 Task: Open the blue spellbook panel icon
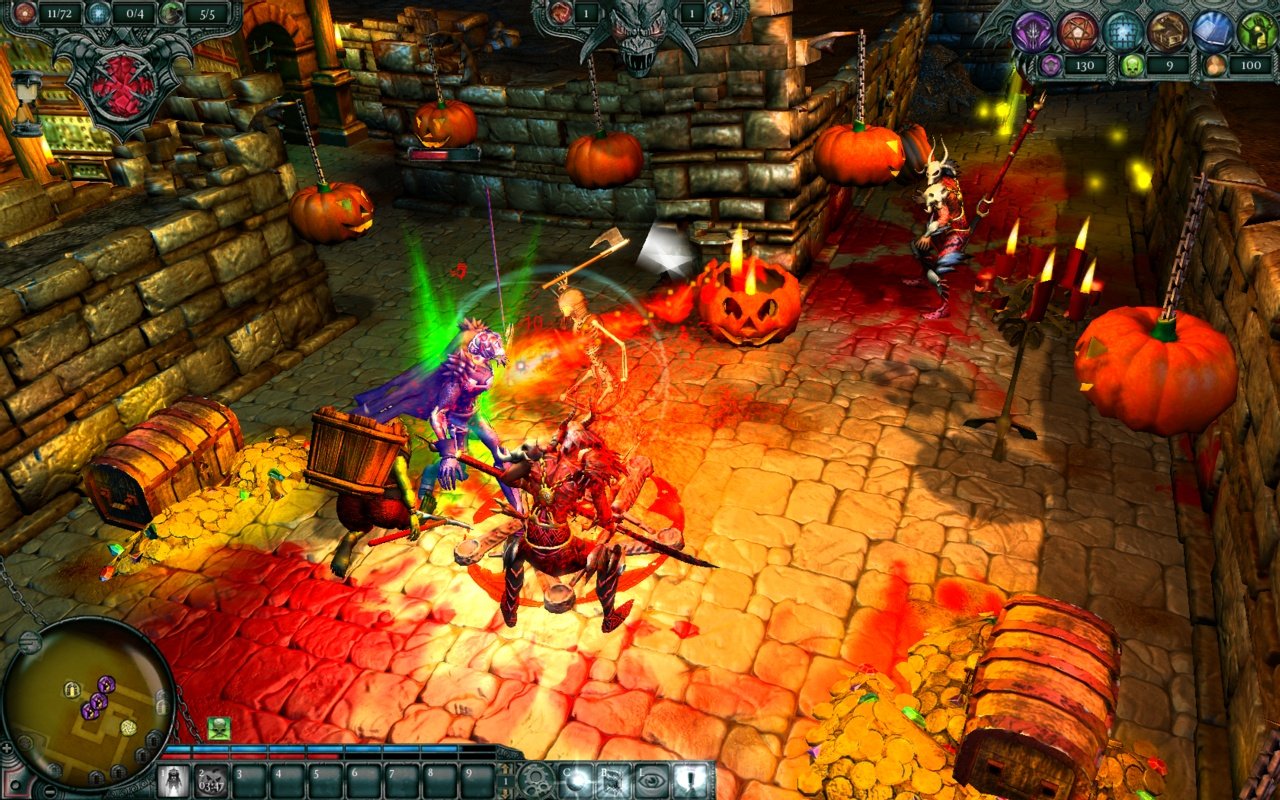[x=1213, y=28]
